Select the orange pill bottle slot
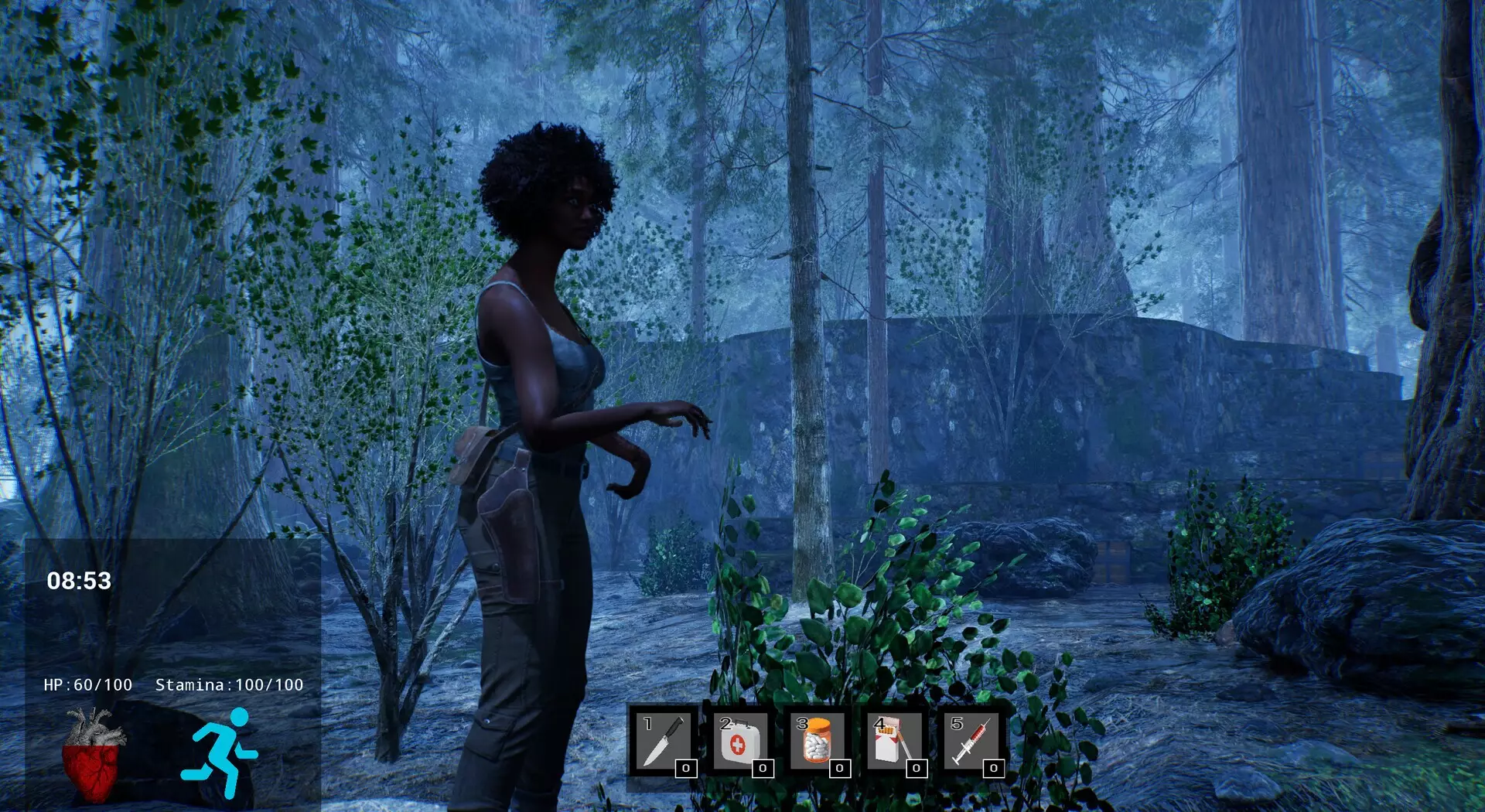 [817, 742]
